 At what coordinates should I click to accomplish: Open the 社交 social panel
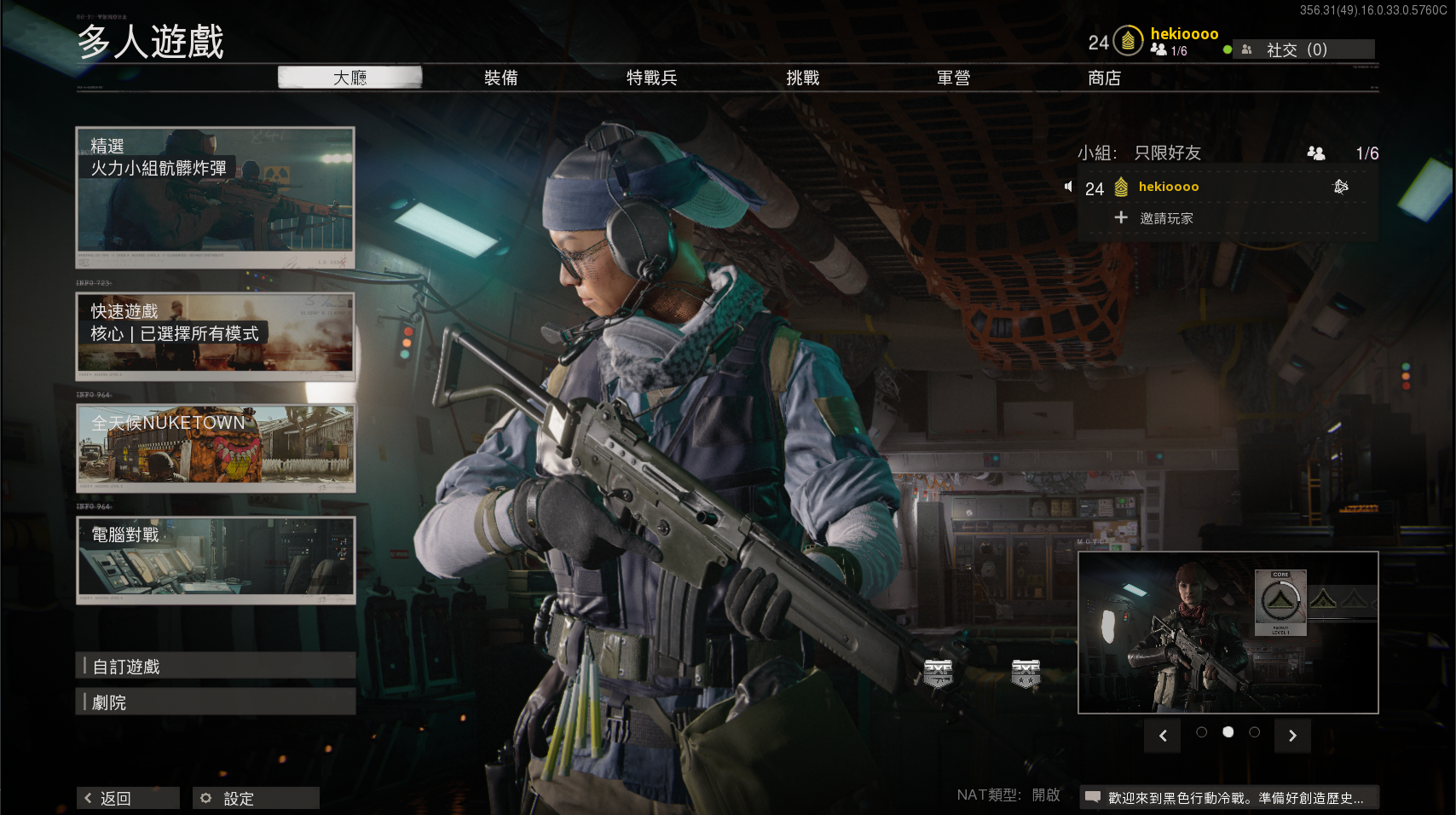(1303, 49)
